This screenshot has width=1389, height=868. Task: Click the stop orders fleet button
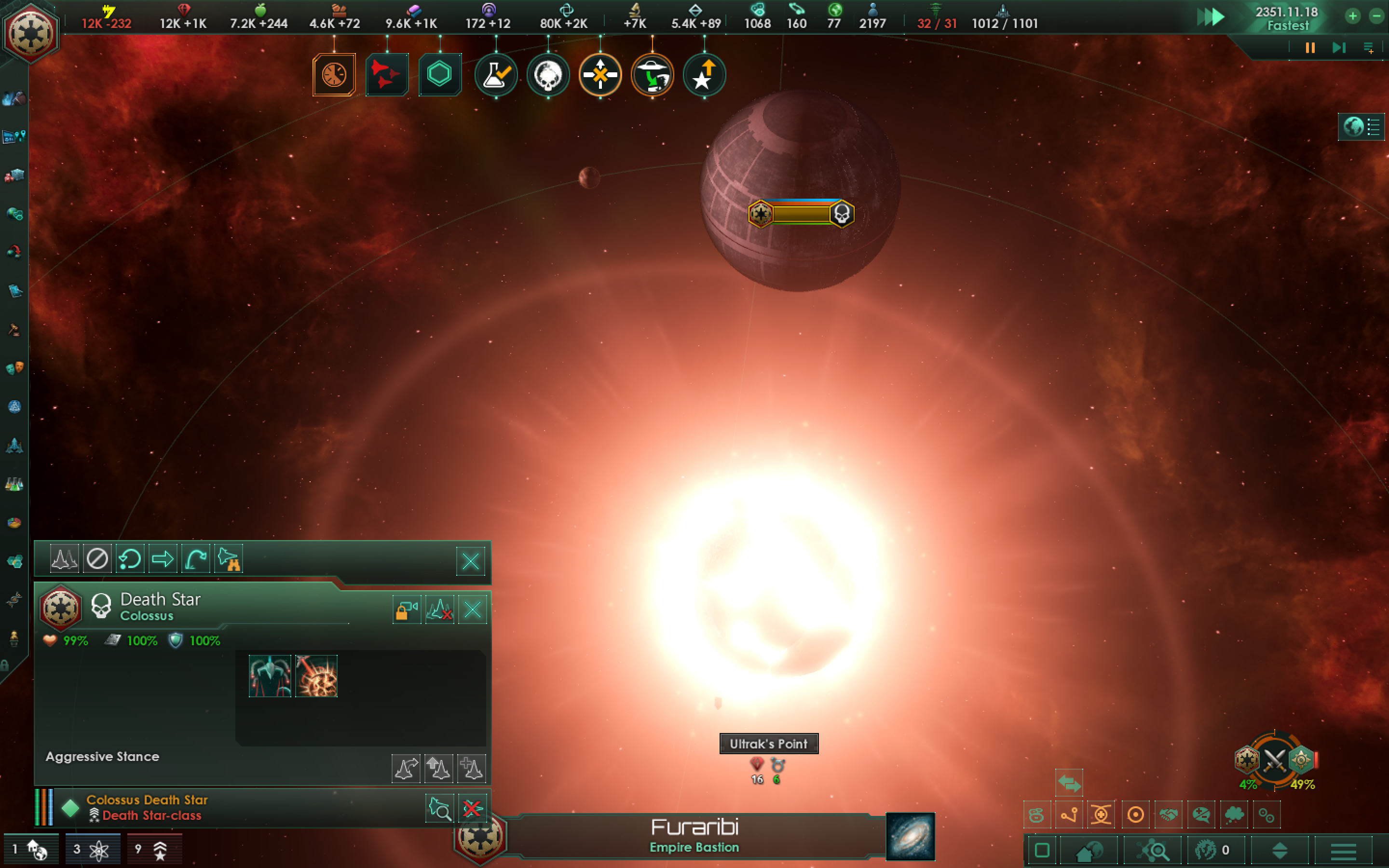click(x=97, y=558)
